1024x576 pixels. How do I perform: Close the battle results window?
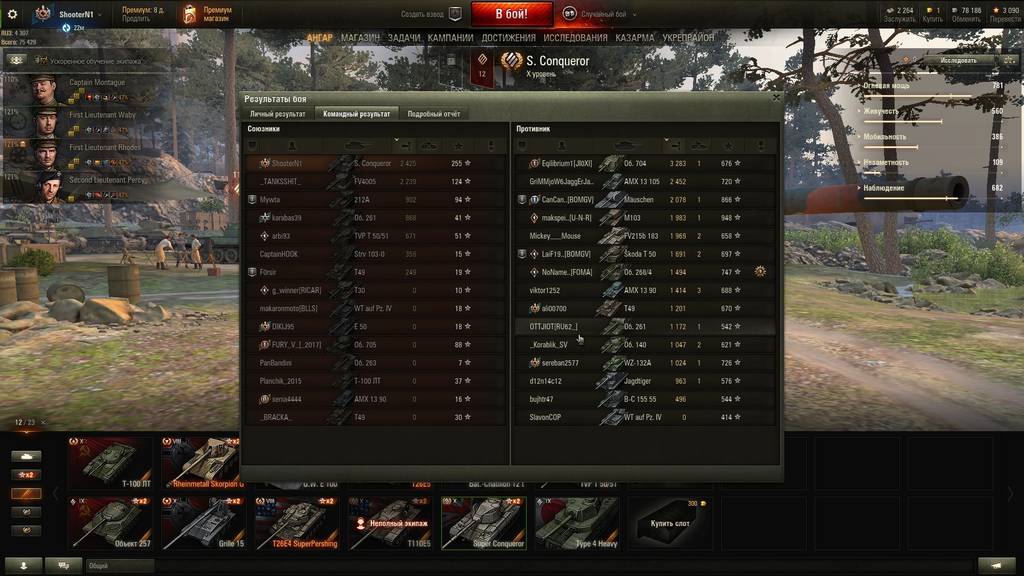tap(775, 98)
